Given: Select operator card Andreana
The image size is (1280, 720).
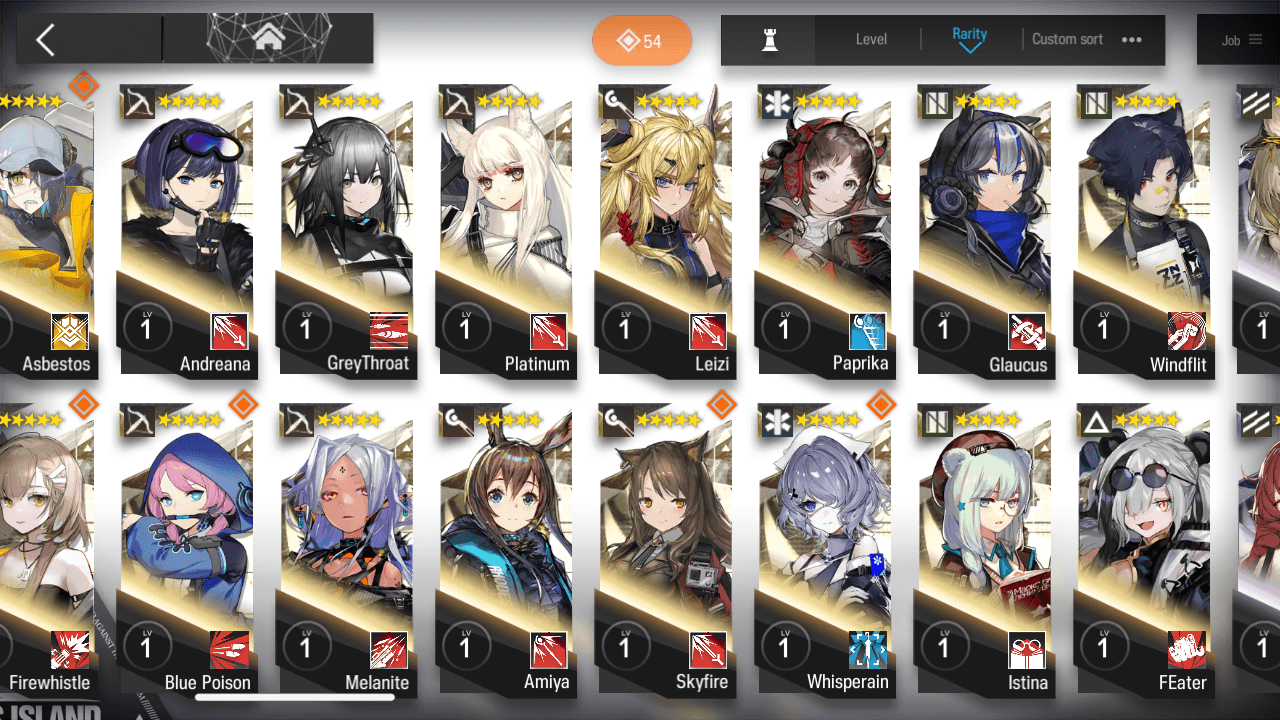Looking at the screenshot, I should (186, 230).
